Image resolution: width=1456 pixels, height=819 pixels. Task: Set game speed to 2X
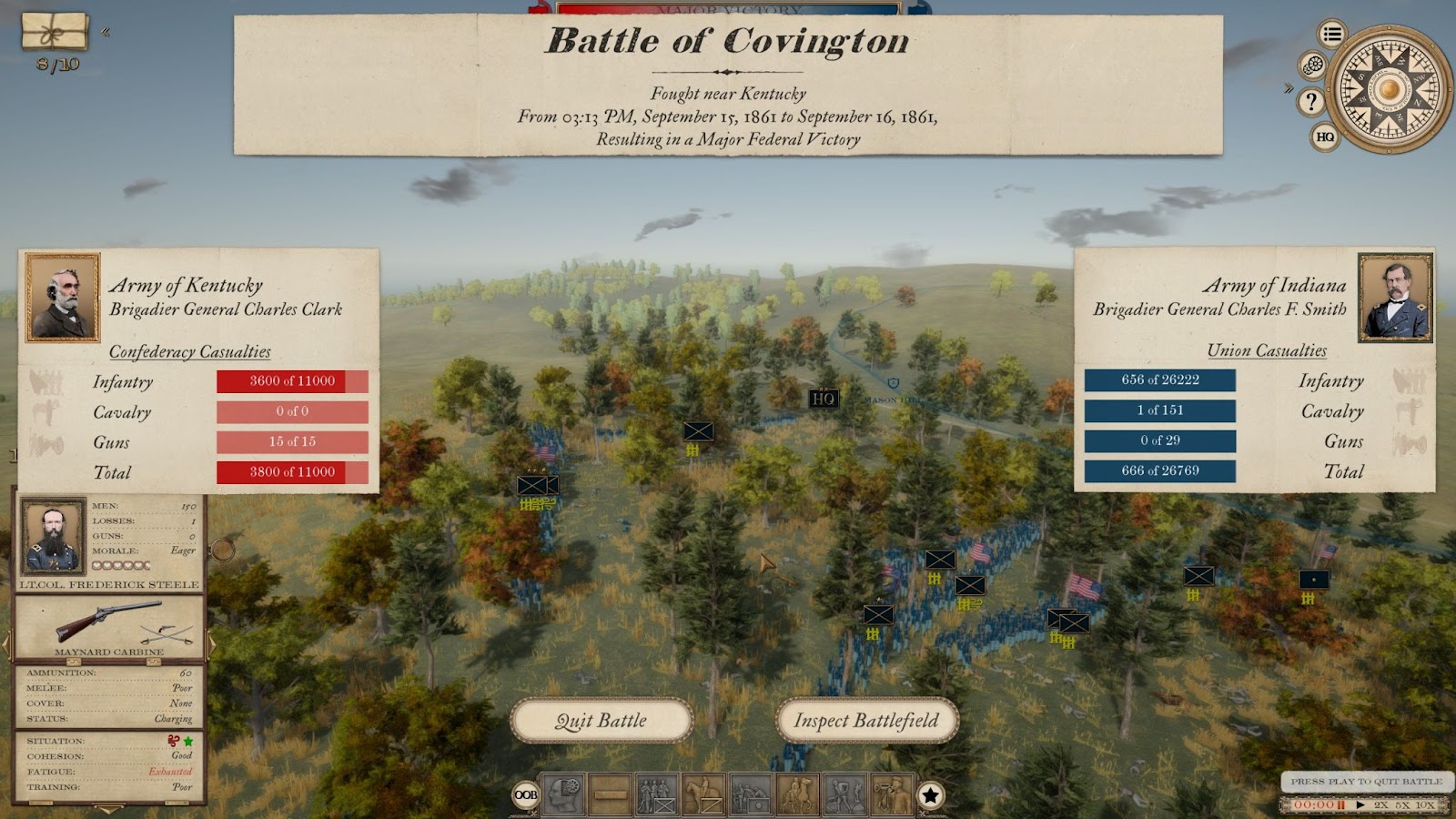pos(1381,804)
